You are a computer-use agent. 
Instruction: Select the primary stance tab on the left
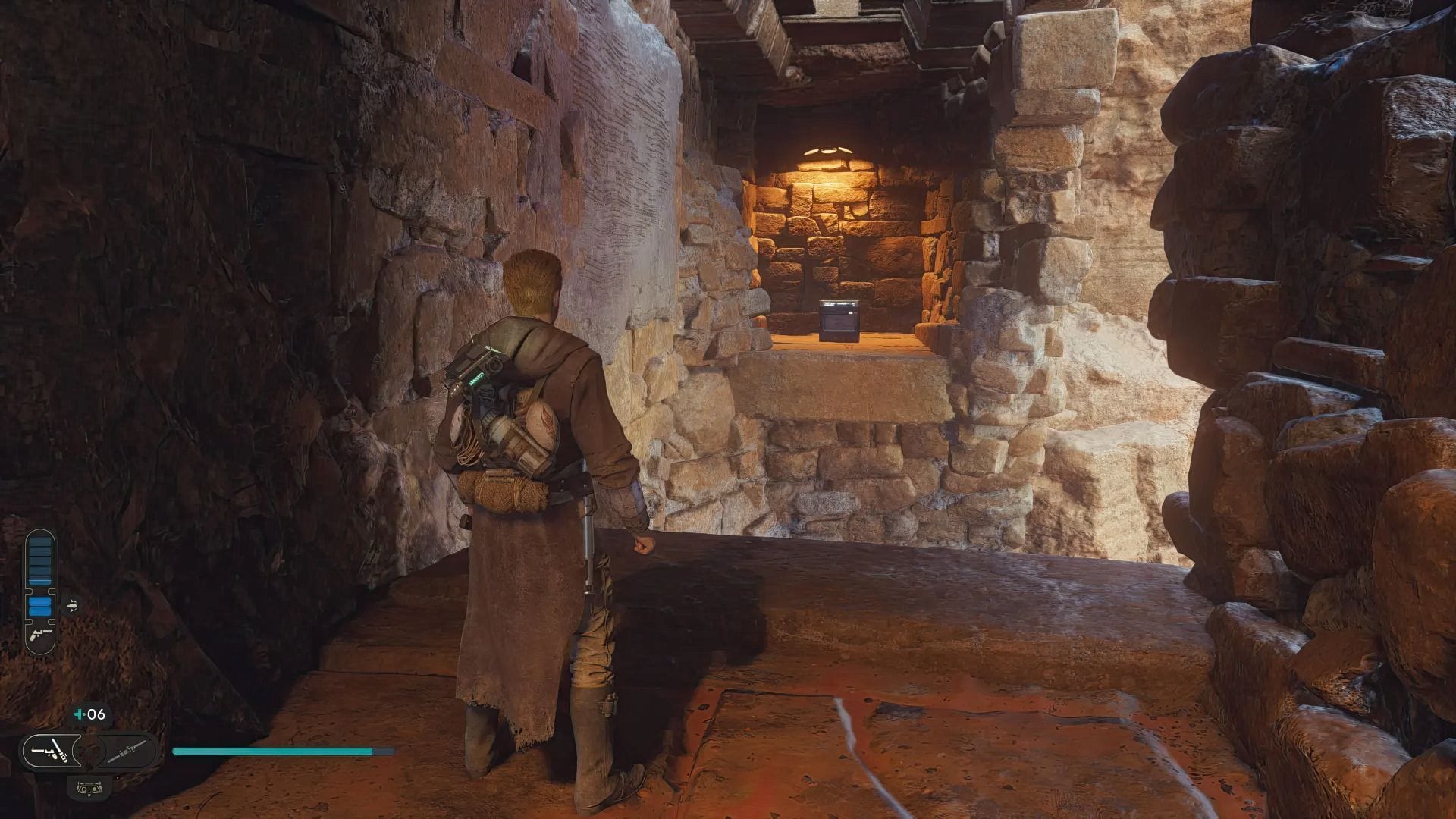[x=50, y=752]
